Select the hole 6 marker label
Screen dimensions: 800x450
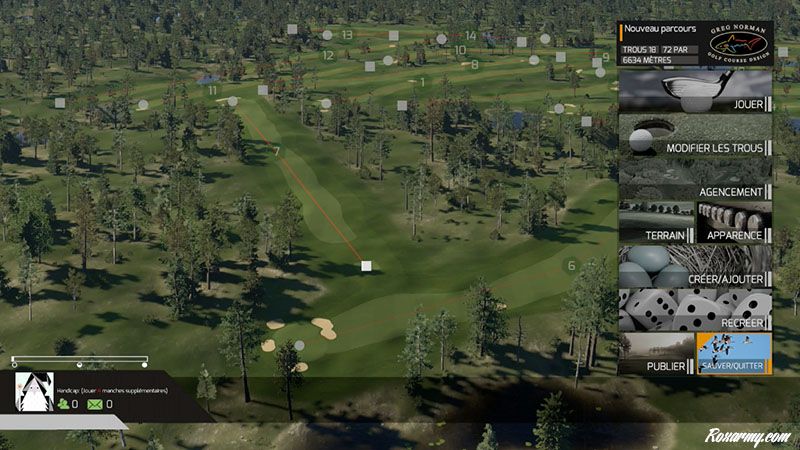tap(571, 266)
